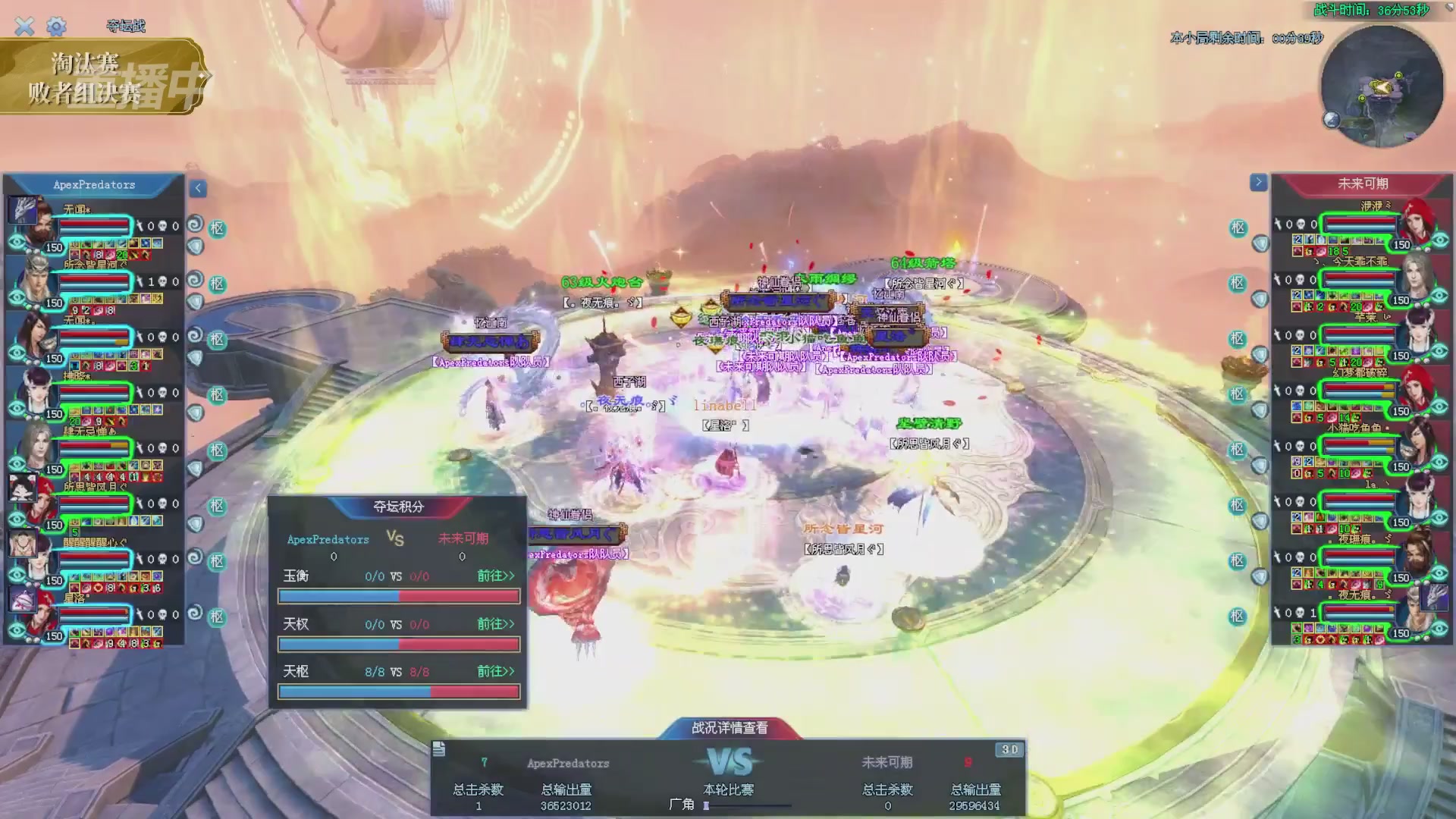Screen dimensions: 1456x819
Task: Open the document icon in the battle stats bar
Action: pos(439,750)
